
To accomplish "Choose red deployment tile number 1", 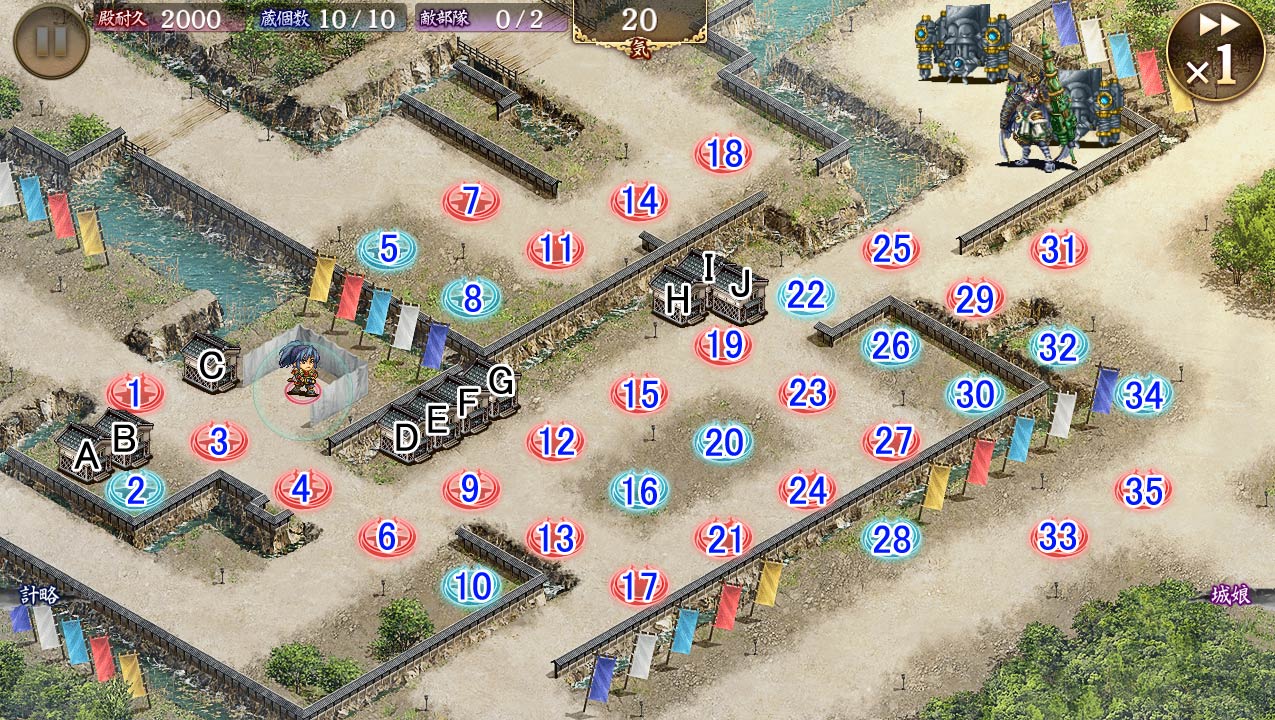I will (135, 394).
